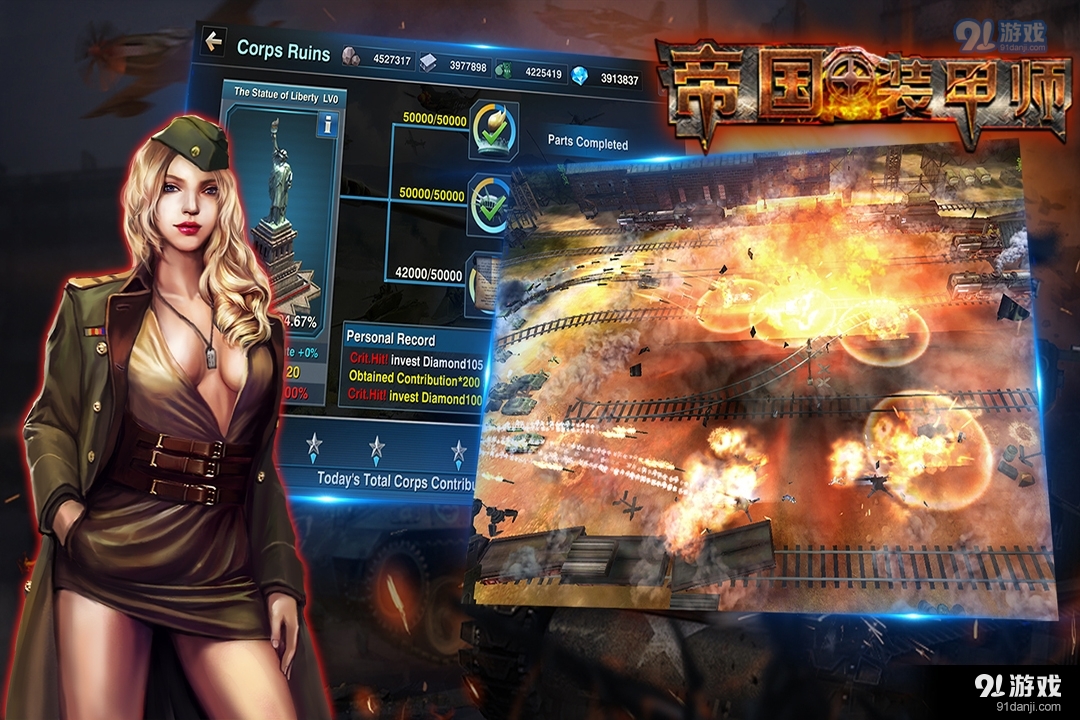Viewport: 1080px width, 720px height.
Task: Go back using the arrow button
Action: point(213,41)
